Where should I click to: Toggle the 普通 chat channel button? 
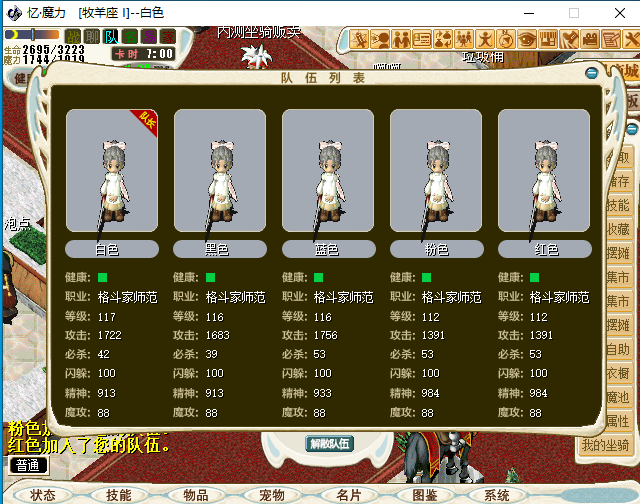coord(28,465)
